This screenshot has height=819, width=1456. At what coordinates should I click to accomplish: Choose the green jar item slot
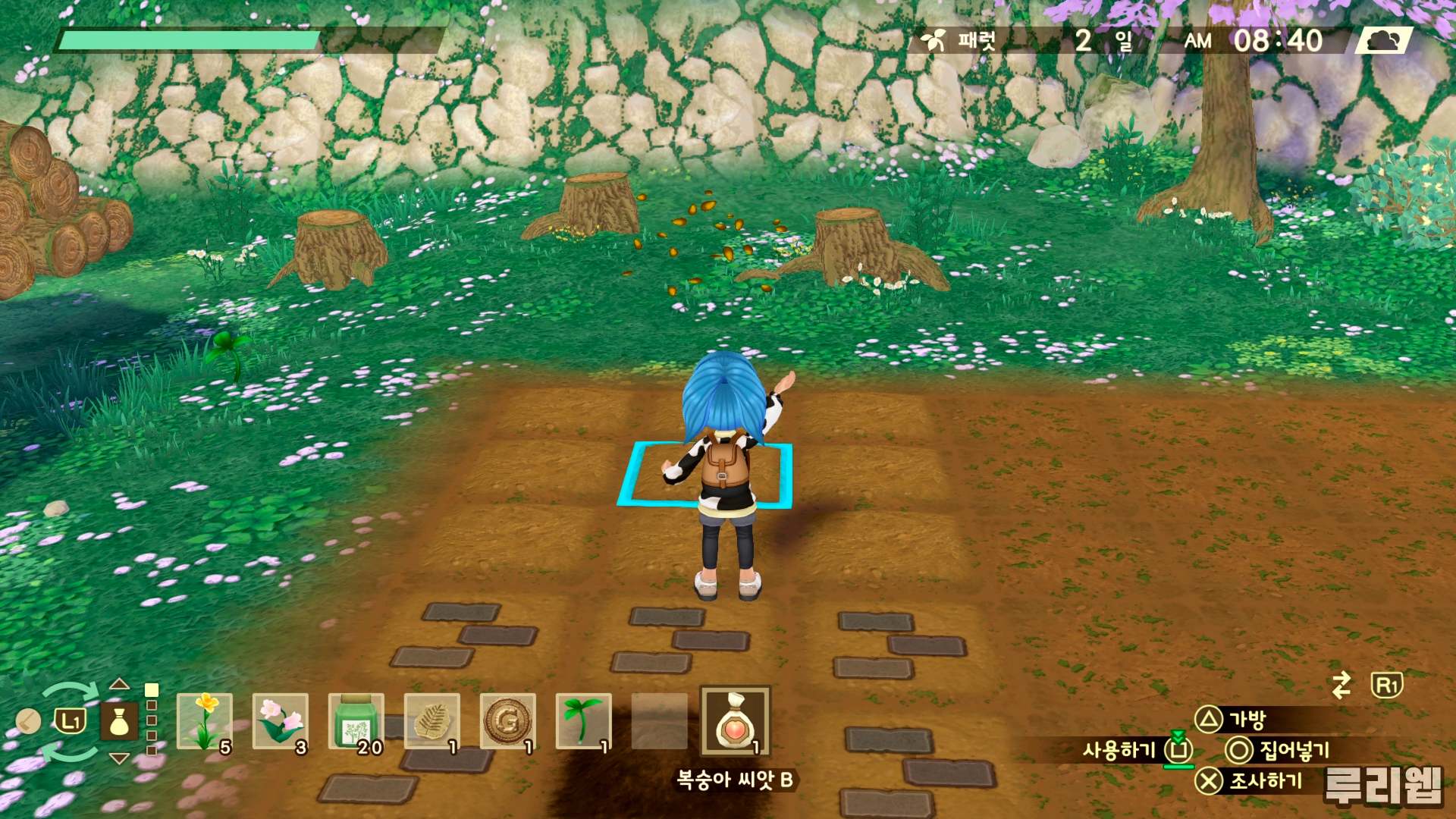click(356, 722)
